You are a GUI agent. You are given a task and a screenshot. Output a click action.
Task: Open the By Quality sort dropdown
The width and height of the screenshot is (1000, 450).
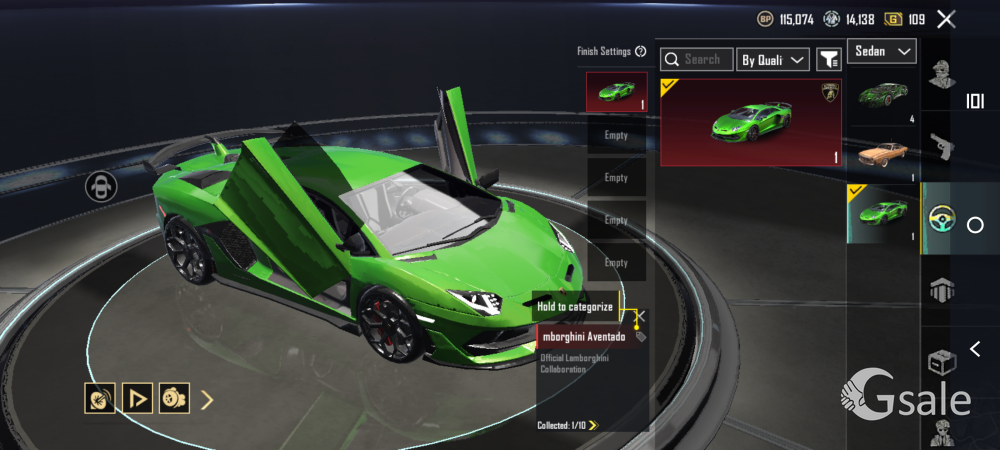773,60
